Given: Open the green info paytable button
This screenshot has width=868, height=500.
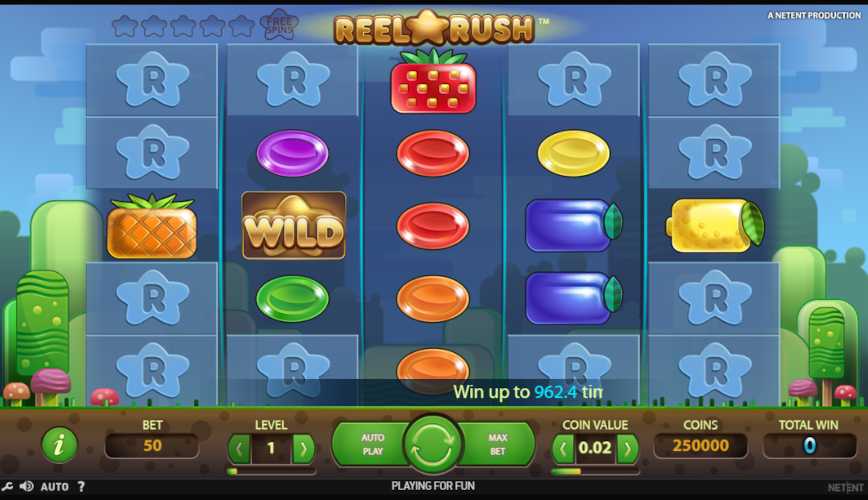Looking at the screenshot, I should coord(59,446).
